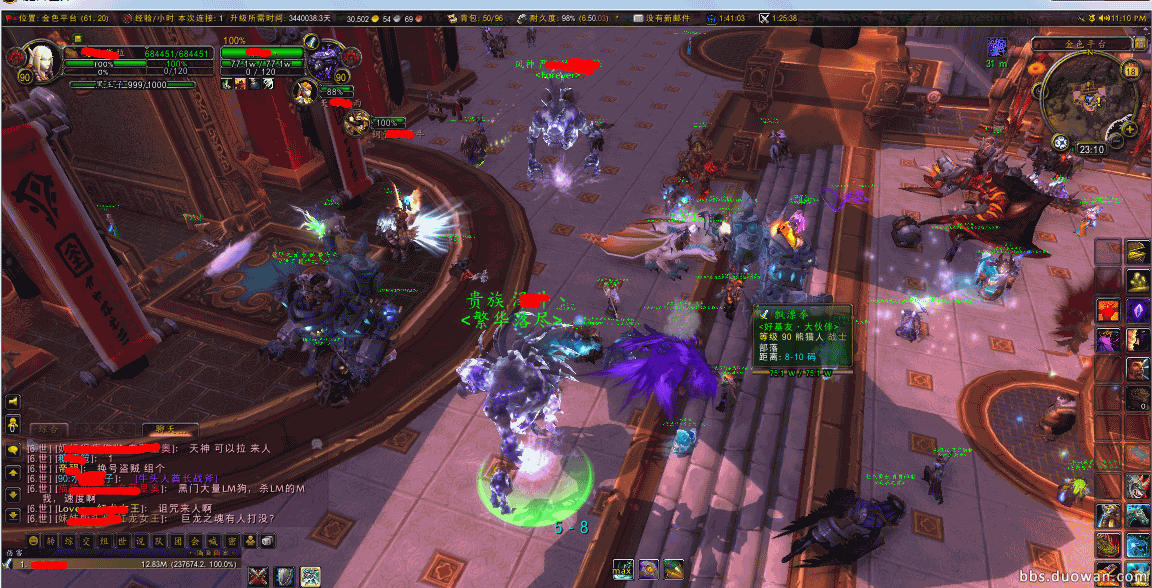Open the 综合 general chat tab

pyautogui.click(x=47, y=430)
